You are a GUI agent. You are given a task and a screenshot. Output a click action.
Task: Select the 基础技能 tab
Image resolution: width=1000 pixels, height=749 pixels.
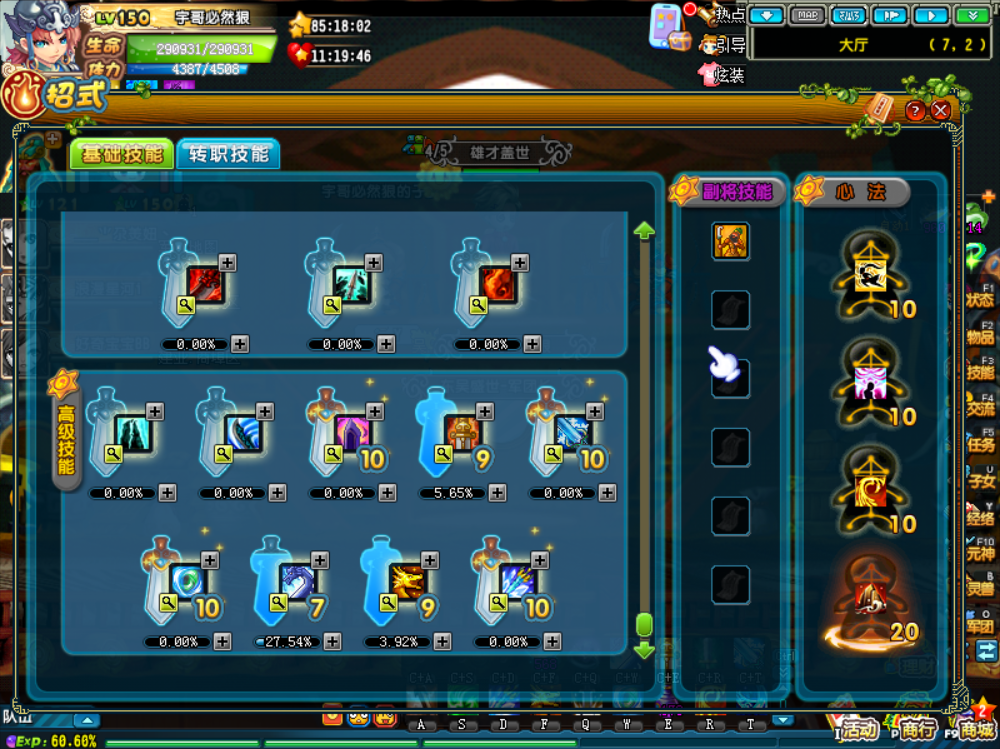coord(122,154)
